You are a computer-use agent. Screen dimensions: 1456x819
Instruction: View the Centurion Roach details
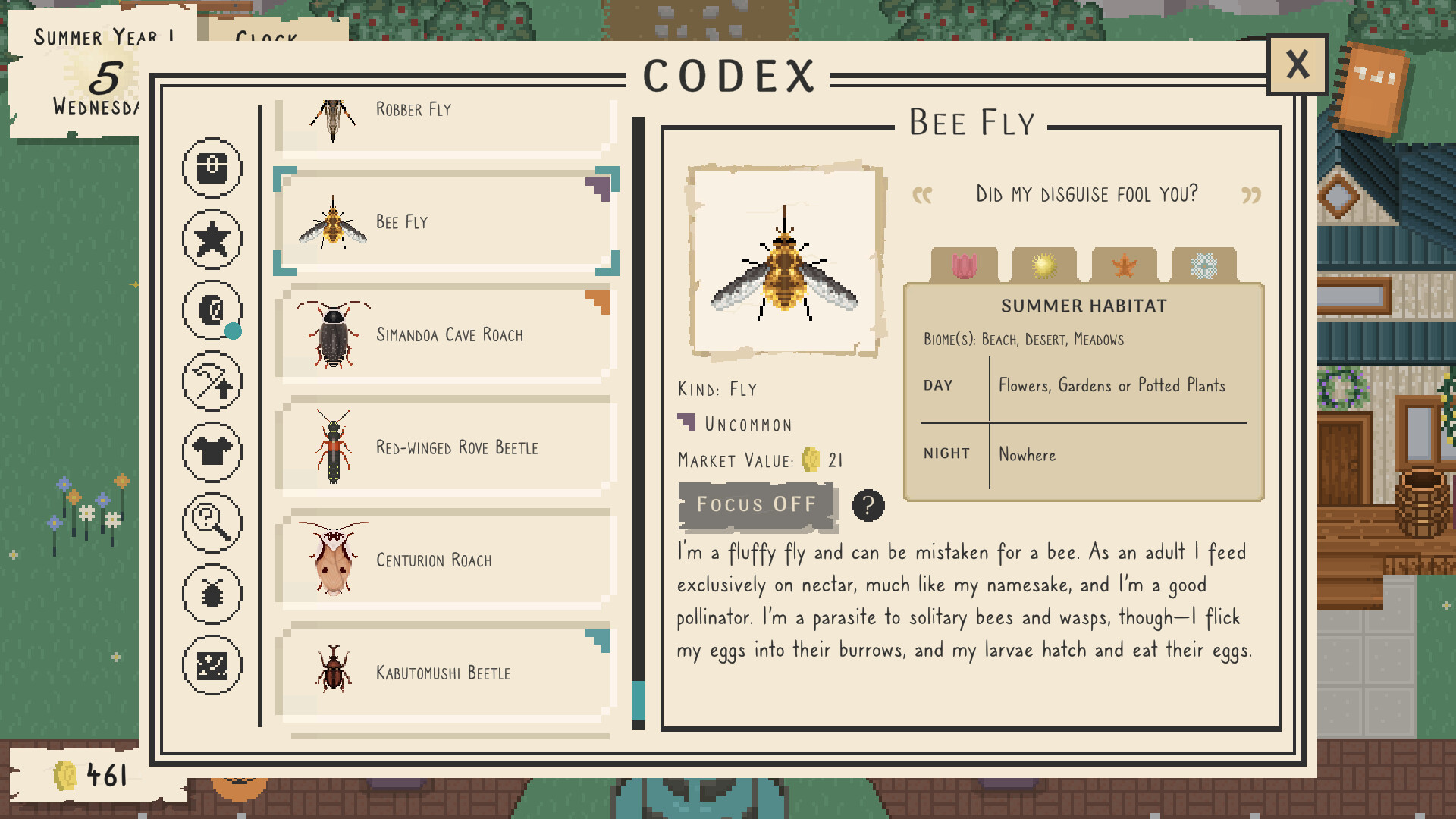pos(447,560)
